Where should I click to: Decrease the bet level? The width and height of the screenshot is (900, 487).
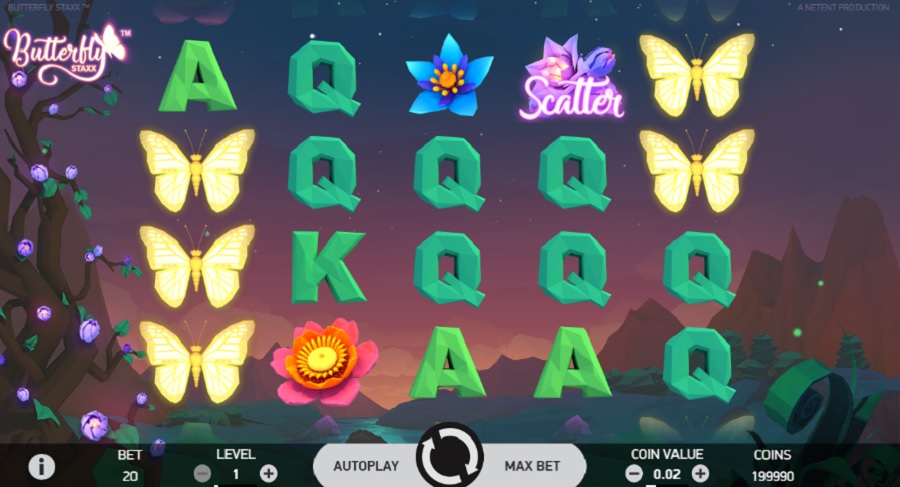pos(202,473)
